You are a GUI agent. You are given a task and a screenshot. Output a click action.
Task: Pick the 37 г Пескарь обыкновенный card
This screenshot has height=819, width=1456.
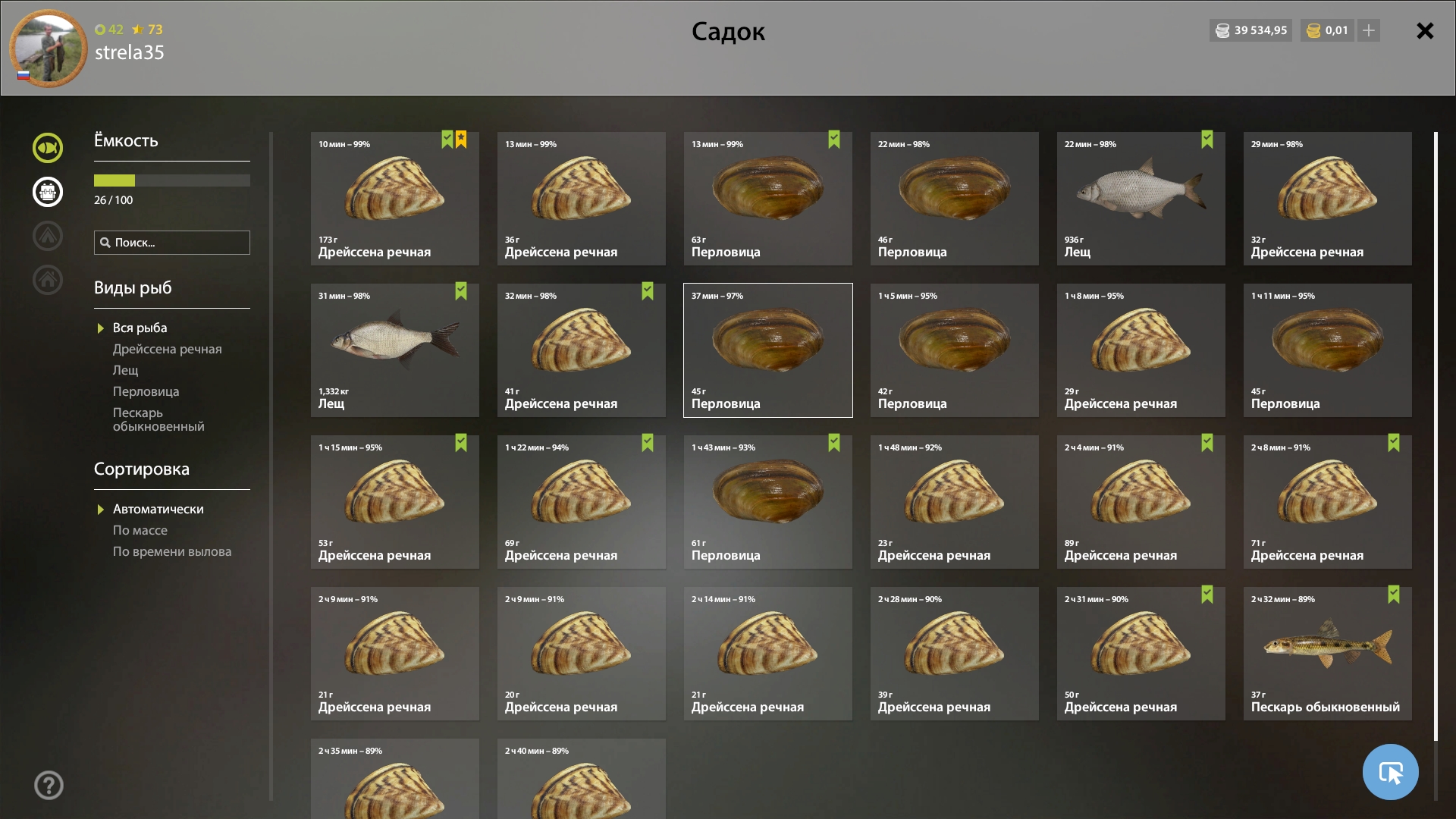(x=1327, y=654)
